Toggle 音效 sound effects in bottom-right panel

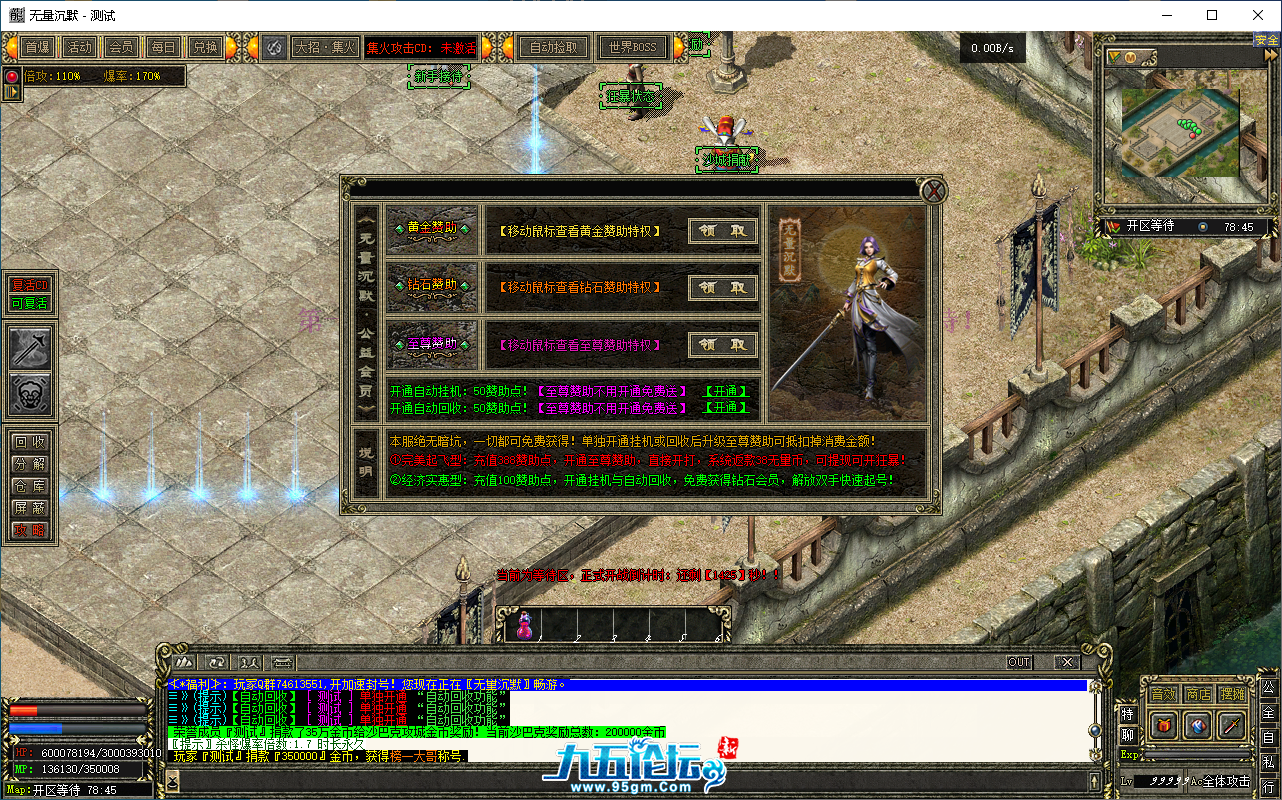[1163, 693]
